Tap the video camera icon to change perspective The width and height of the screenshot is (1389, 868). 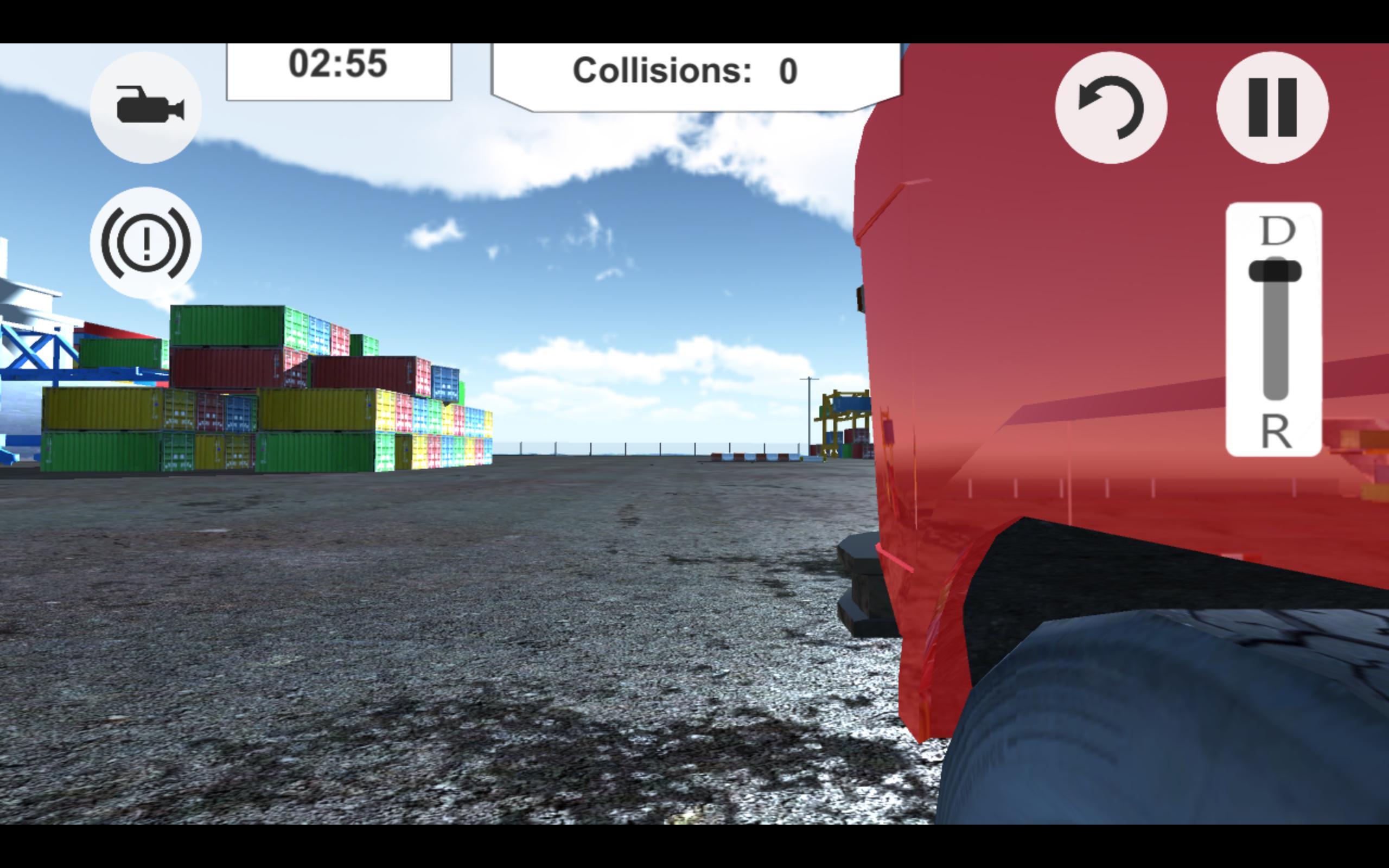click(145, 106)
